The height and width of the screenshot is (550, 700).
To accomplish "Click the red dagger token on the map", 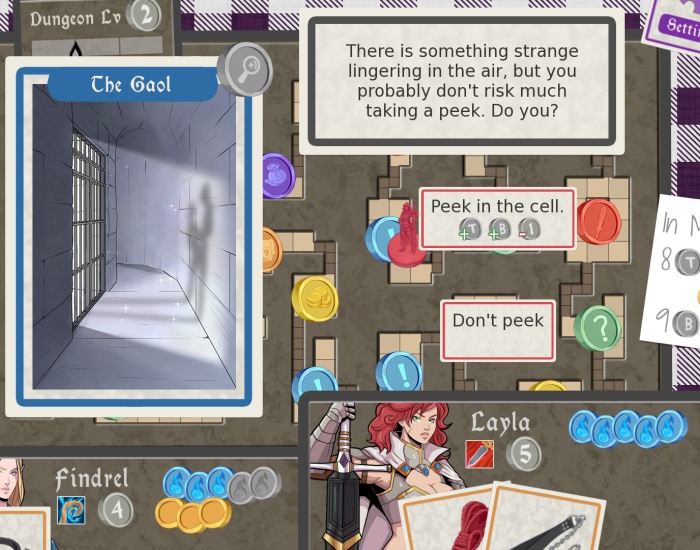I will [598, 221].
